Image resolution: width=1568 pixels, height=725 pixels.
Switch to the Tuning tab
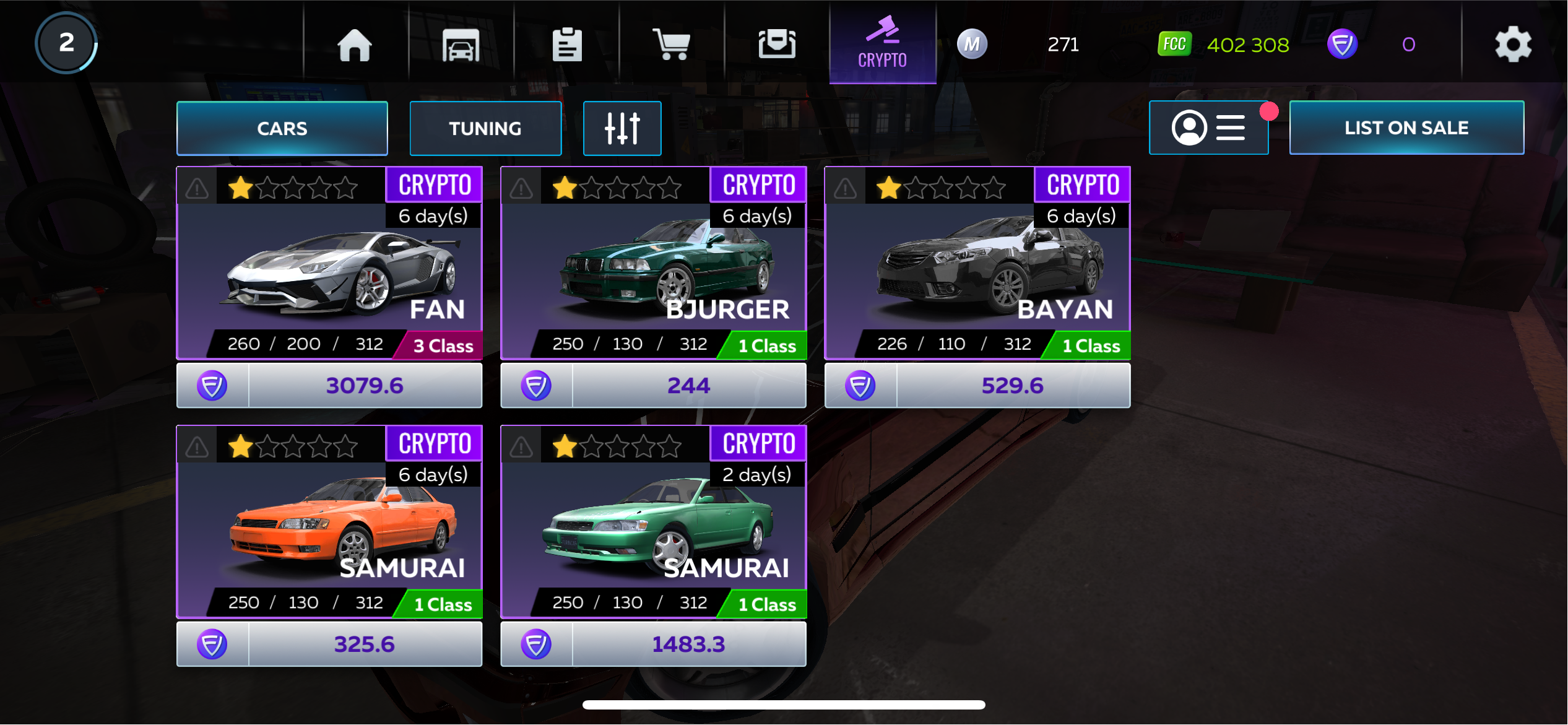pyautogui.click(x=485, y=128)
